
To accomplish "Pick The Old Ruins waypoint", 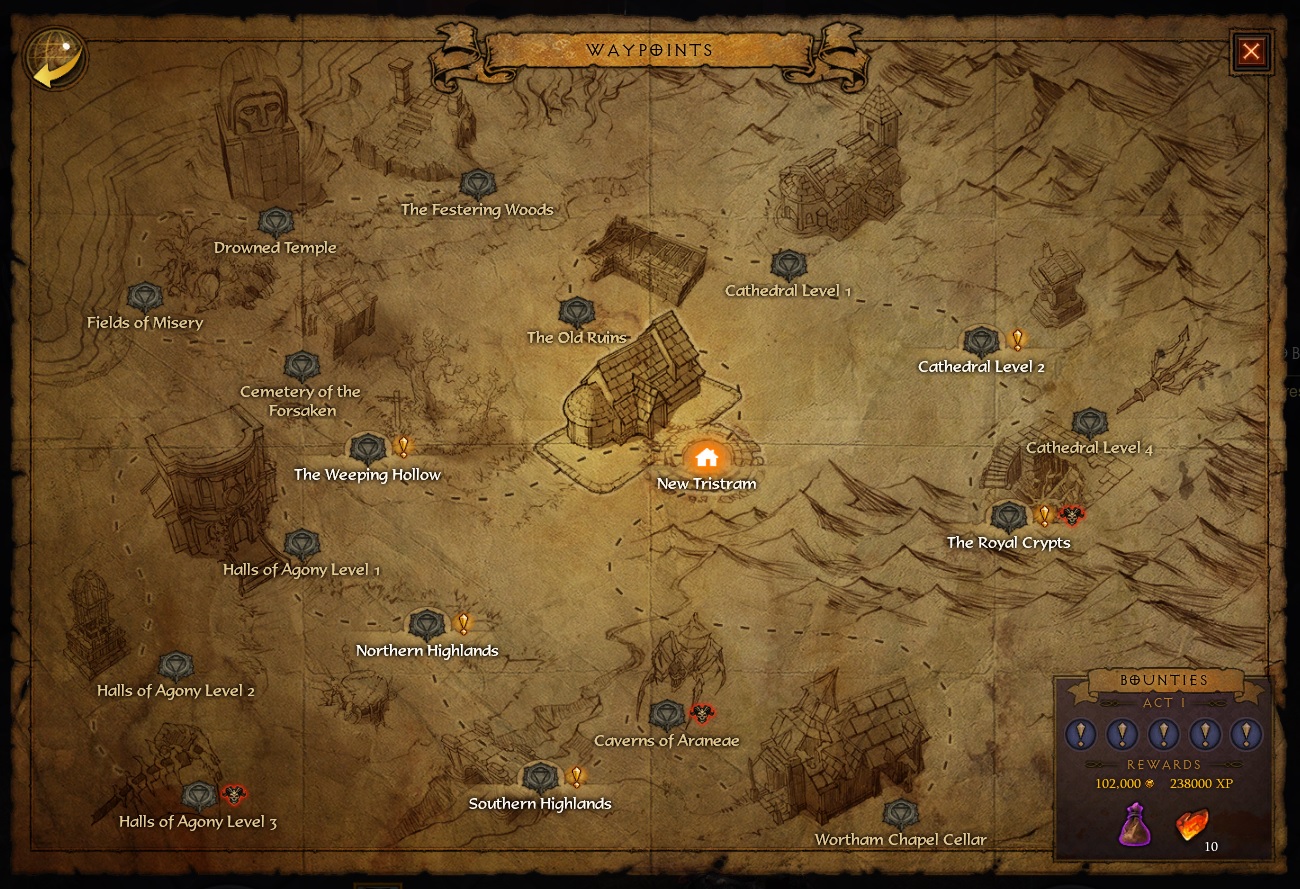I will click(x=576, y=313).
